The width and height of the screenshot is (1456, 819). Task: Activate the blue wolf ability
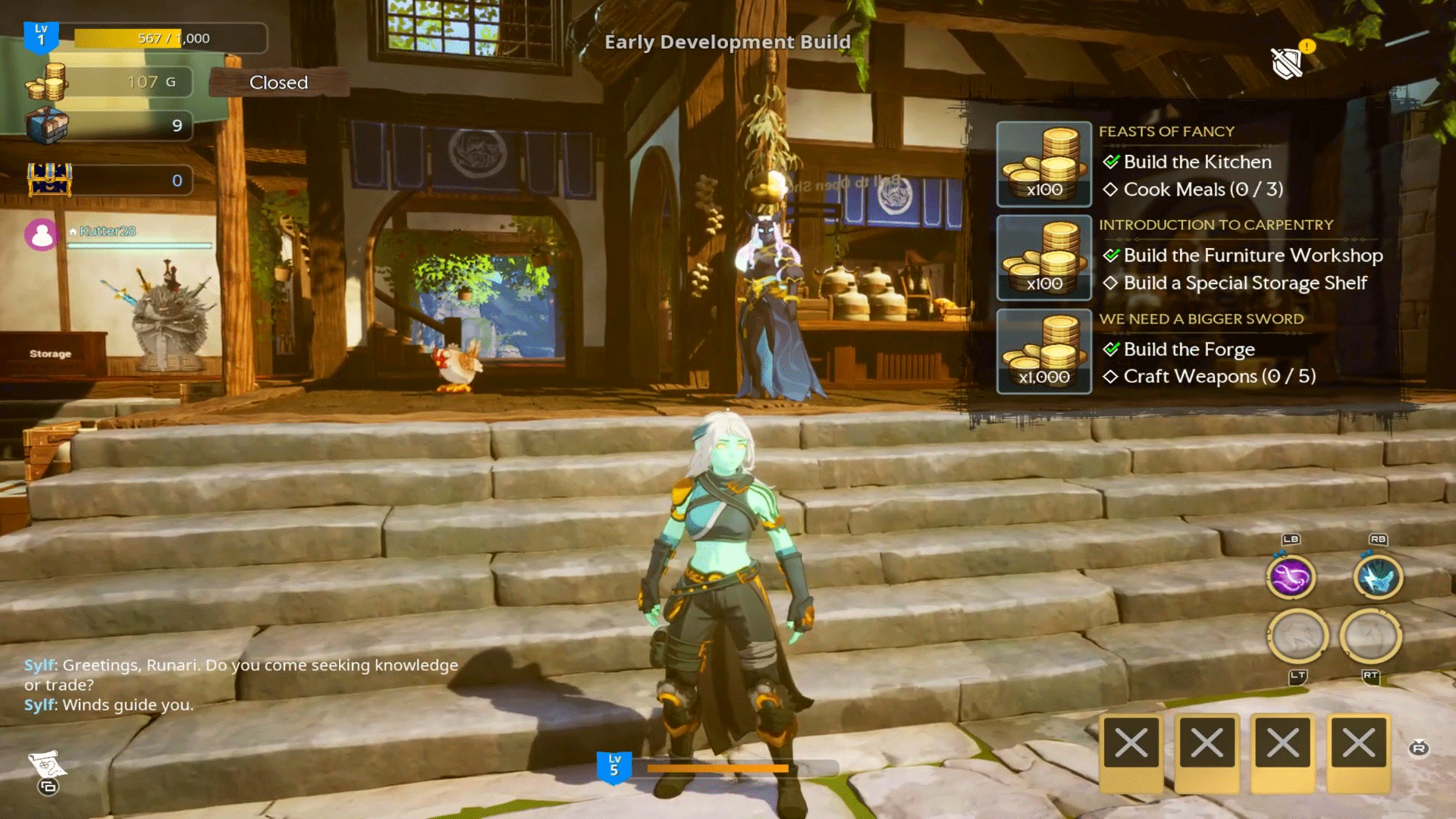pos(1378,578)
